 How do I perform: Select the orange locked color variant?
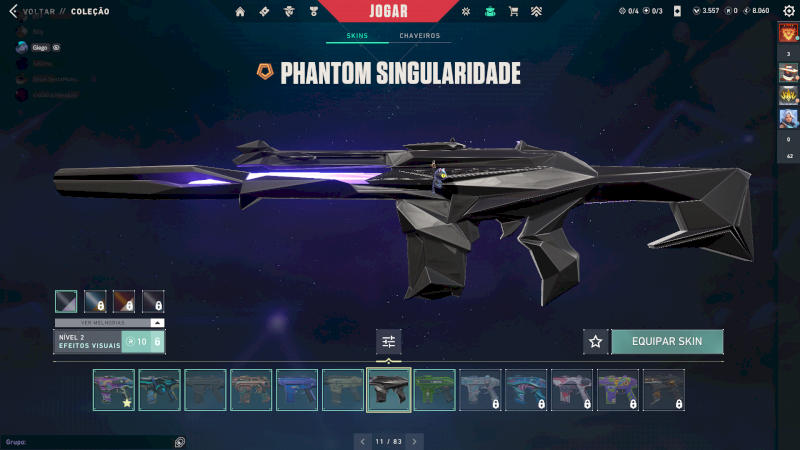124,301
